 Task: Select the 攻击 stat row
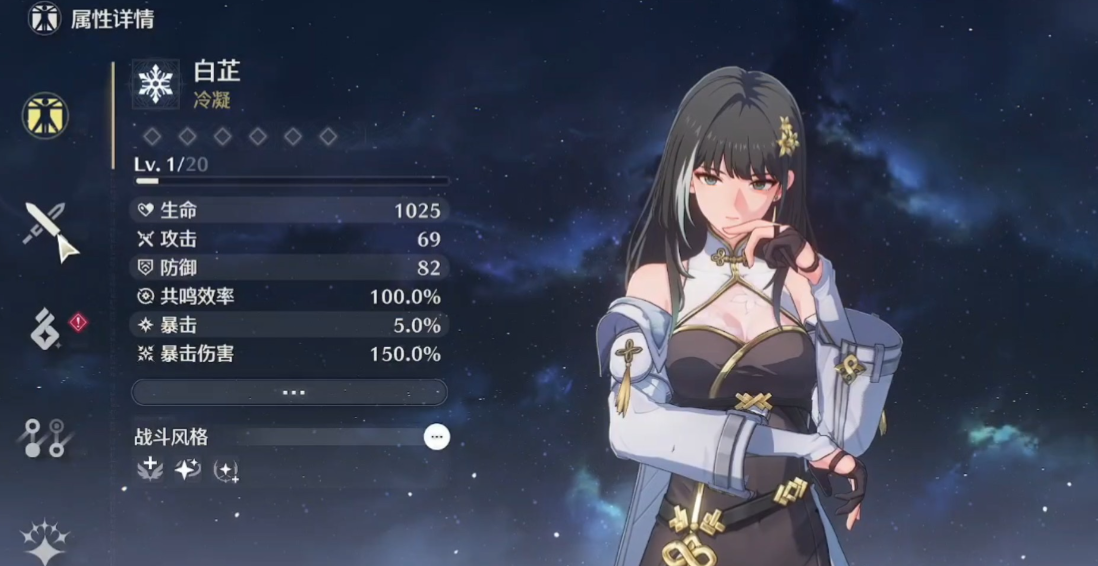pos(289,240)
